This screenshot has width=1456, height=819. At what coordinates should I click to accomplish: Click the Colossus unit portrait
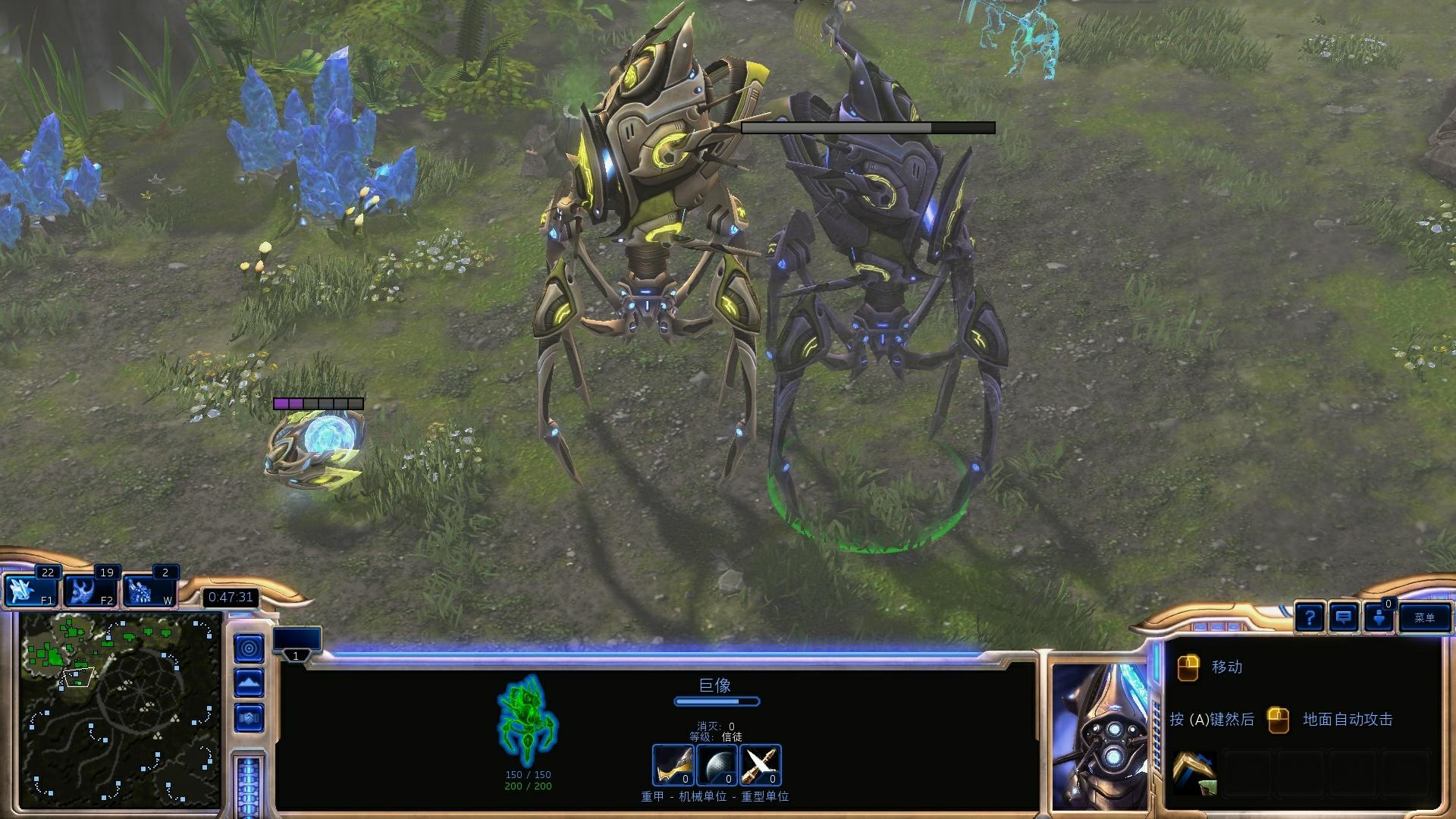[x=1100, y=736]
